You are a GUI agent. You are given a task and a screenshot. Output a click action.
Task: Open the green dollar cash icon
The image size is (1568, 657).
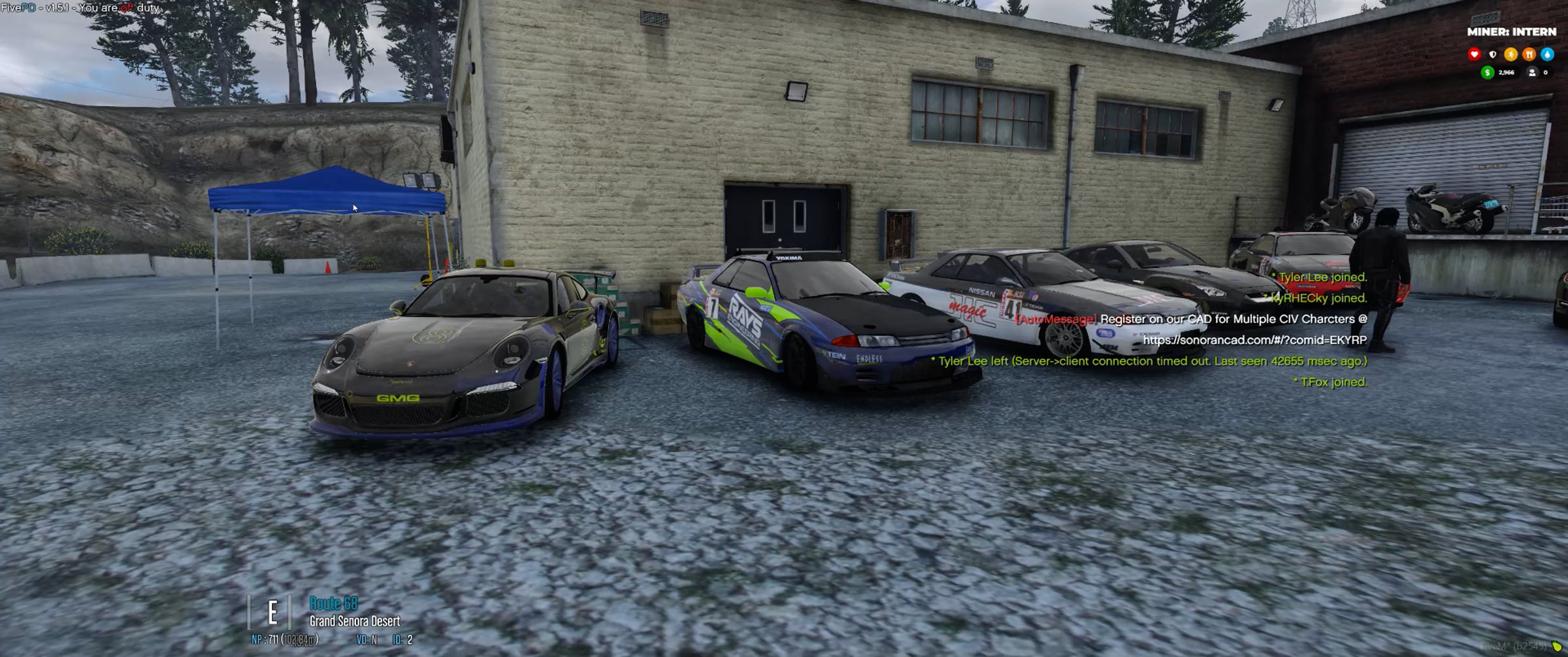point(1488,73)
